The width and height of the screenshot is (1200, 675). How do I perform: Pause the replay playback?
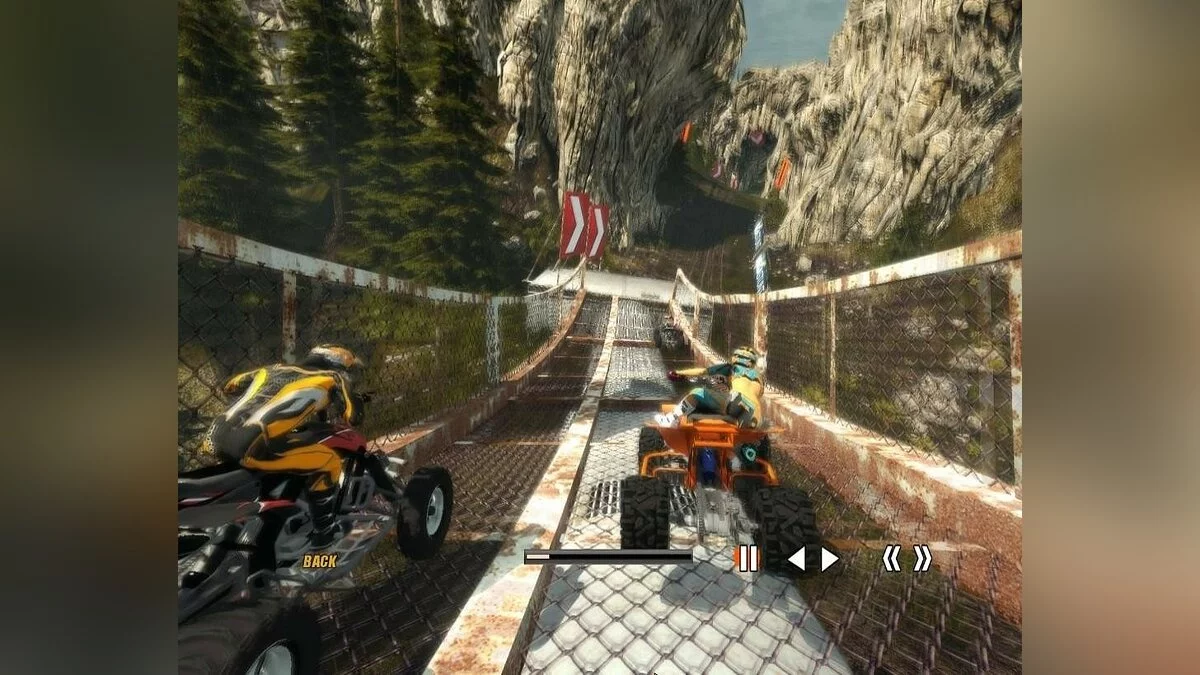[x=747, y=558]
